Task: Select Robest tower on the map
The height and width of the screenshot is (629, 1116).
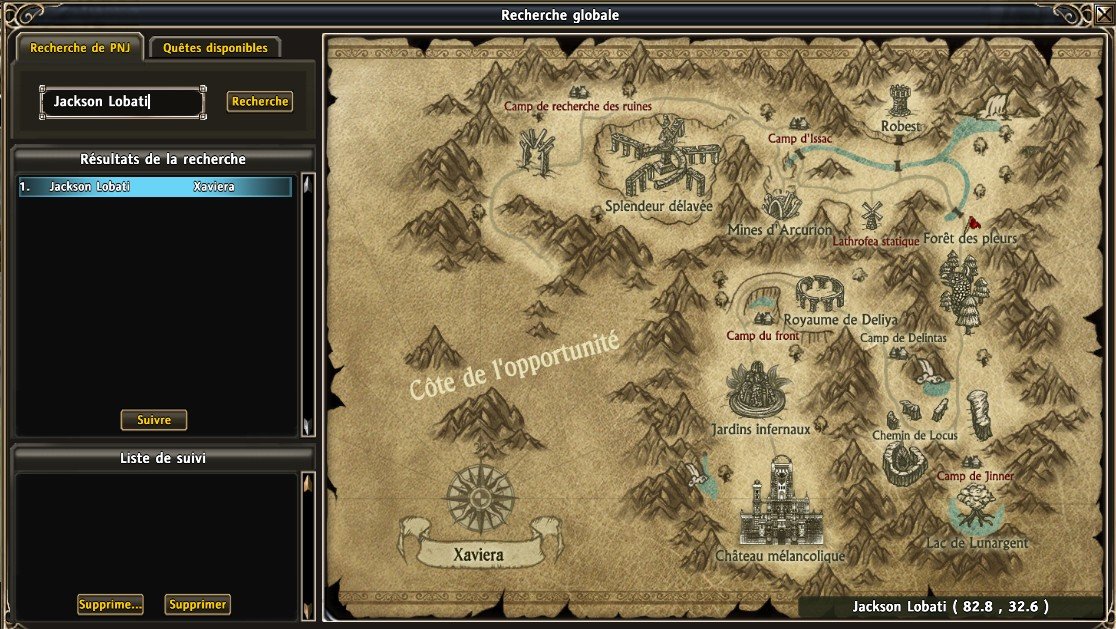Action: coord(900,103)
